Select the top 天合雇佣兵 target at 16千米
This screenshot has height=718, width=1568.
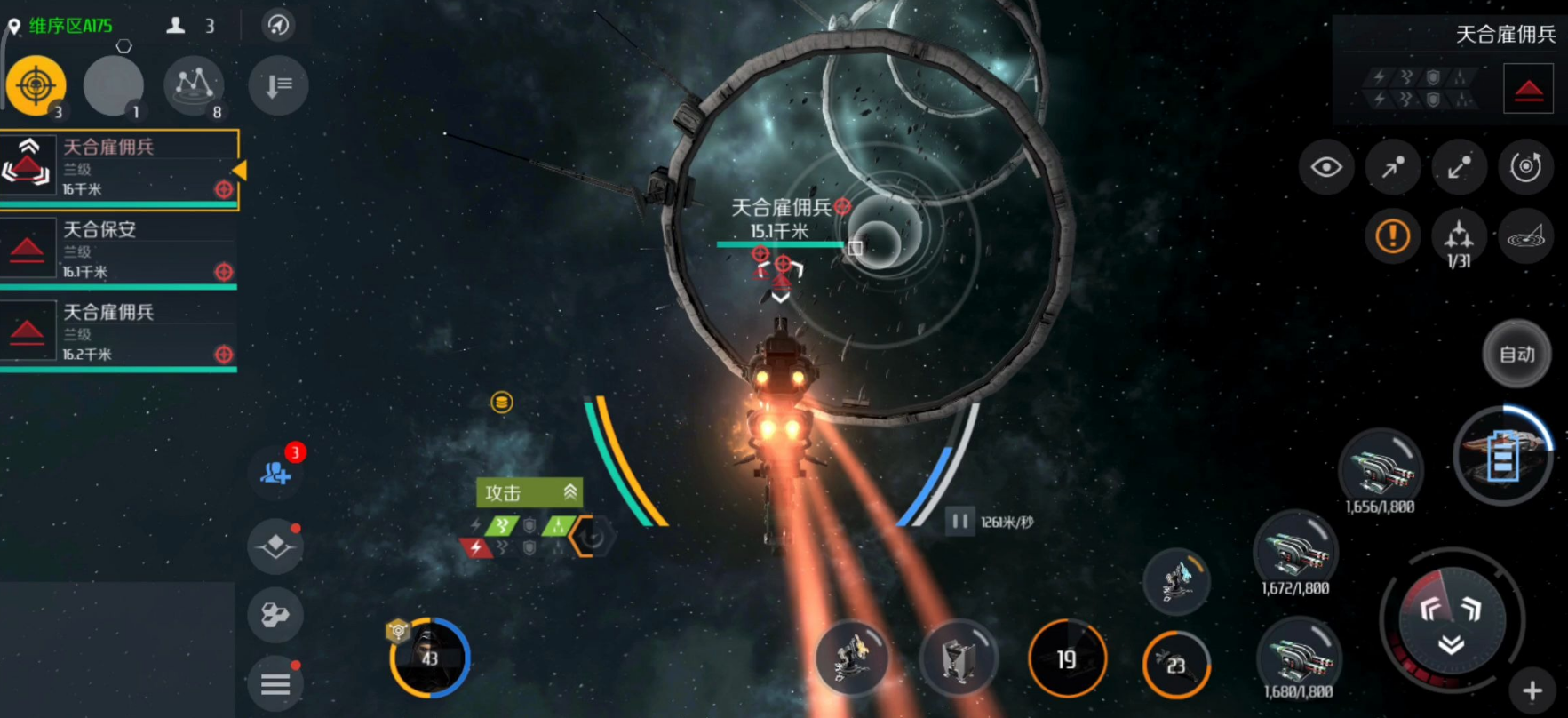(120, 168)
